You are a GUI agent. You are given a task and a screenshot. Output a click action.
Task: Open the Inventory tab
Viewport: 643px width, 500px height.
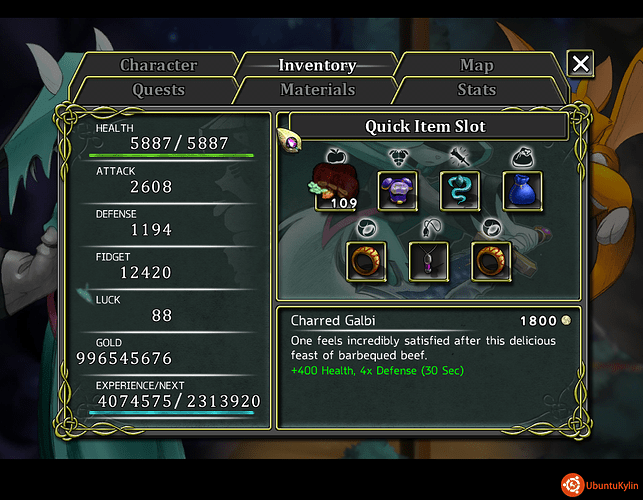[317, 66]
